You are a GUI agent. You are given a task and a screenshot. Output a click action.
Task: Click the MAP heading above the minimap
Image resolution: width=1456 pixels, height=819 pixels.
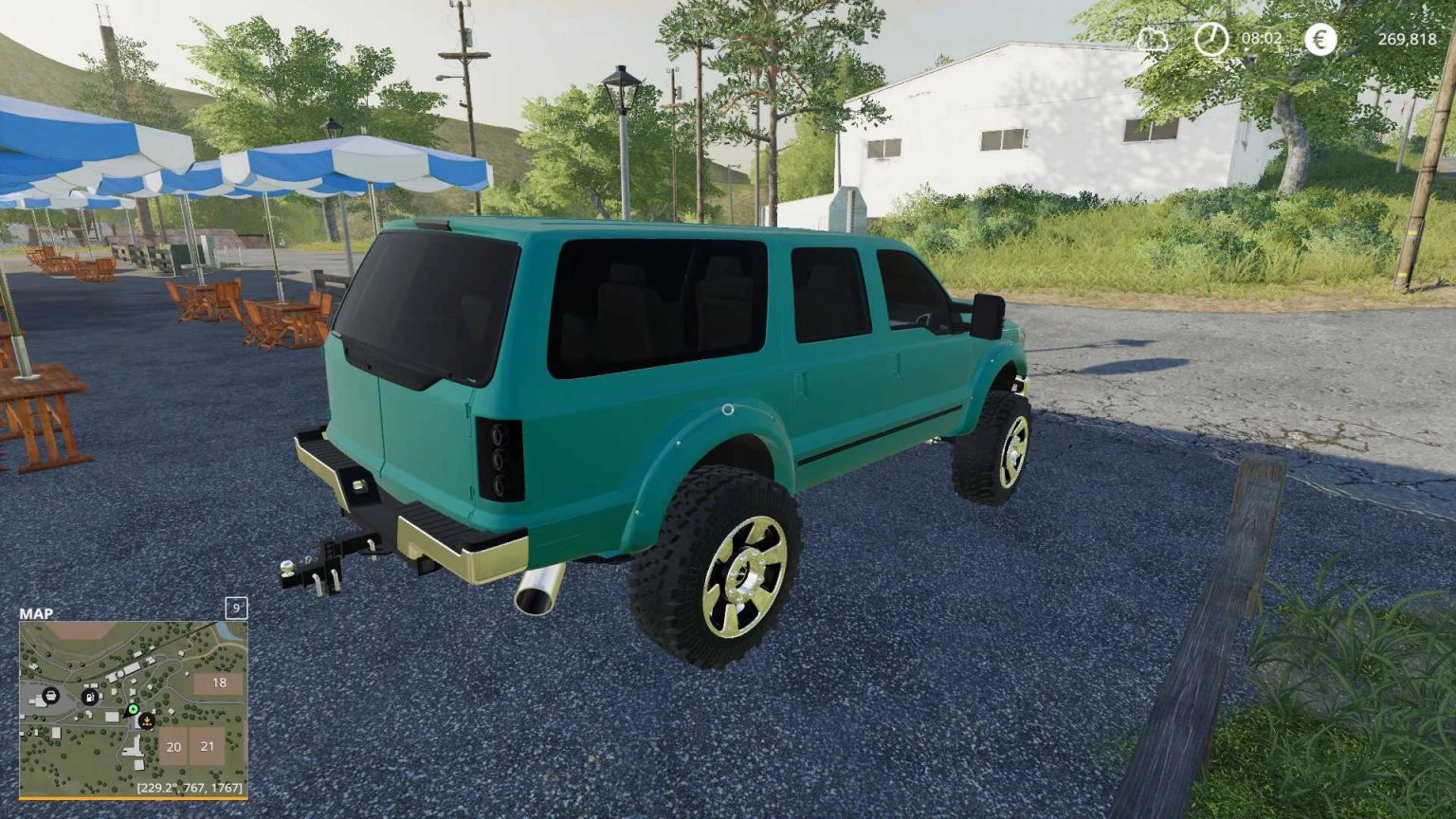tap(36, 613)
